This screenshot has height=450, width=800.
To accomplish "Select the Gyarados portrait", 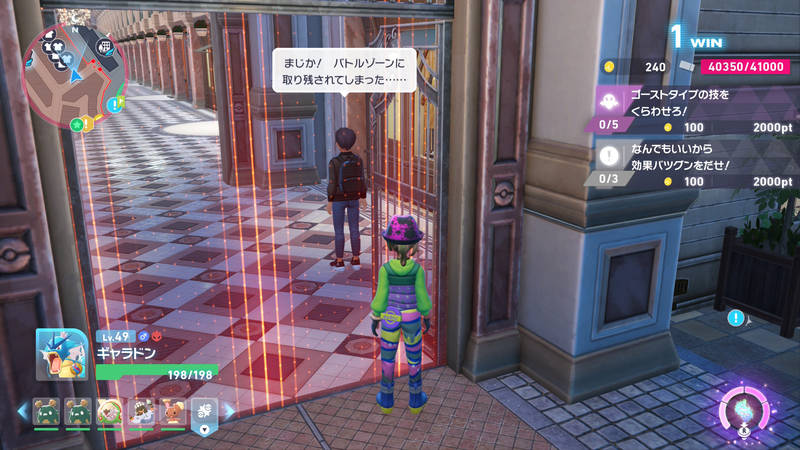I will point(63,355).
